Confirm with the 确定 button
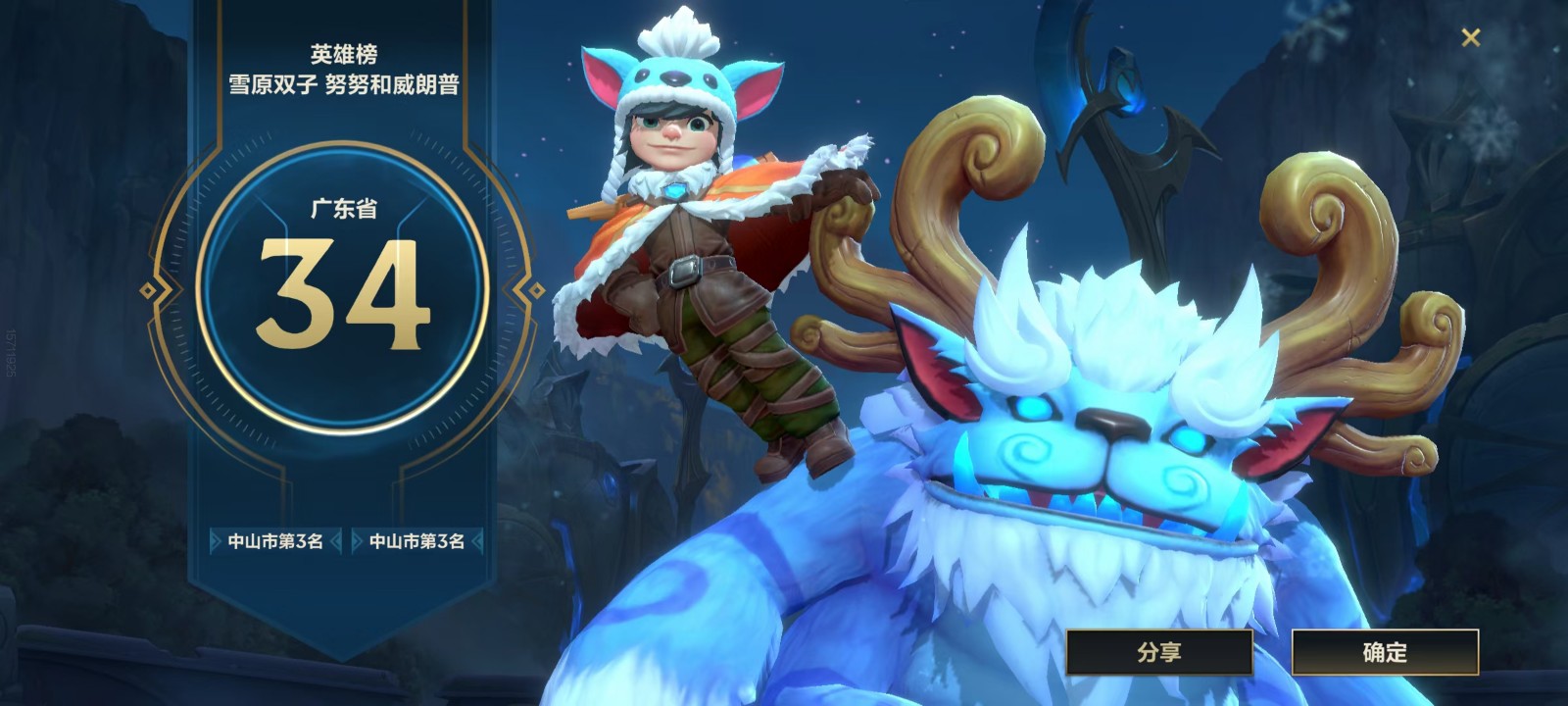Image resolution: width=1568 pixels, height=706 pixels. pyautogui.click(x=1385, y=652)
